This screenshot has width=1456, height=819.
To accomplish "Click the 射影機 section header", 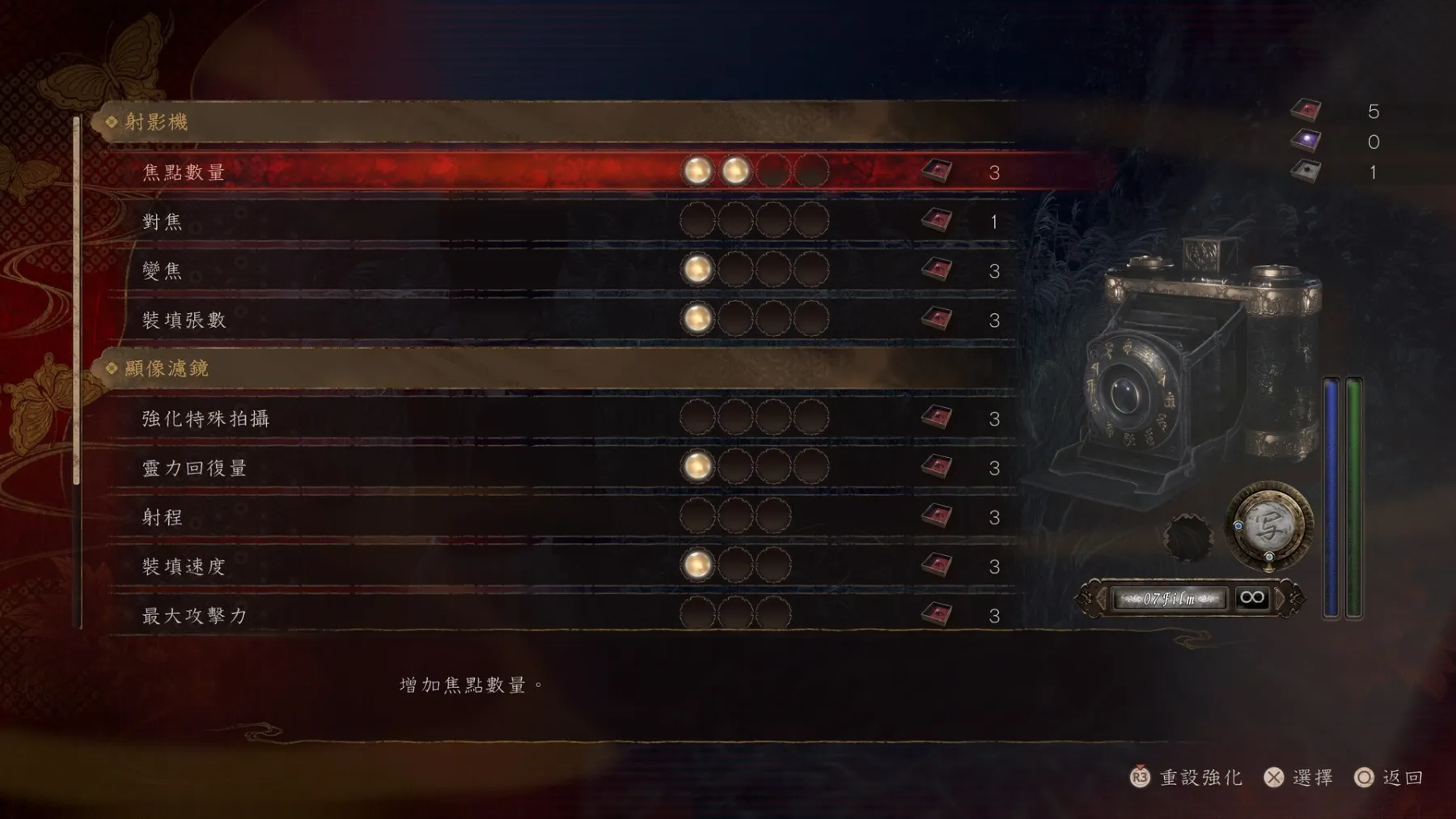I will click(x=157, y=122).
